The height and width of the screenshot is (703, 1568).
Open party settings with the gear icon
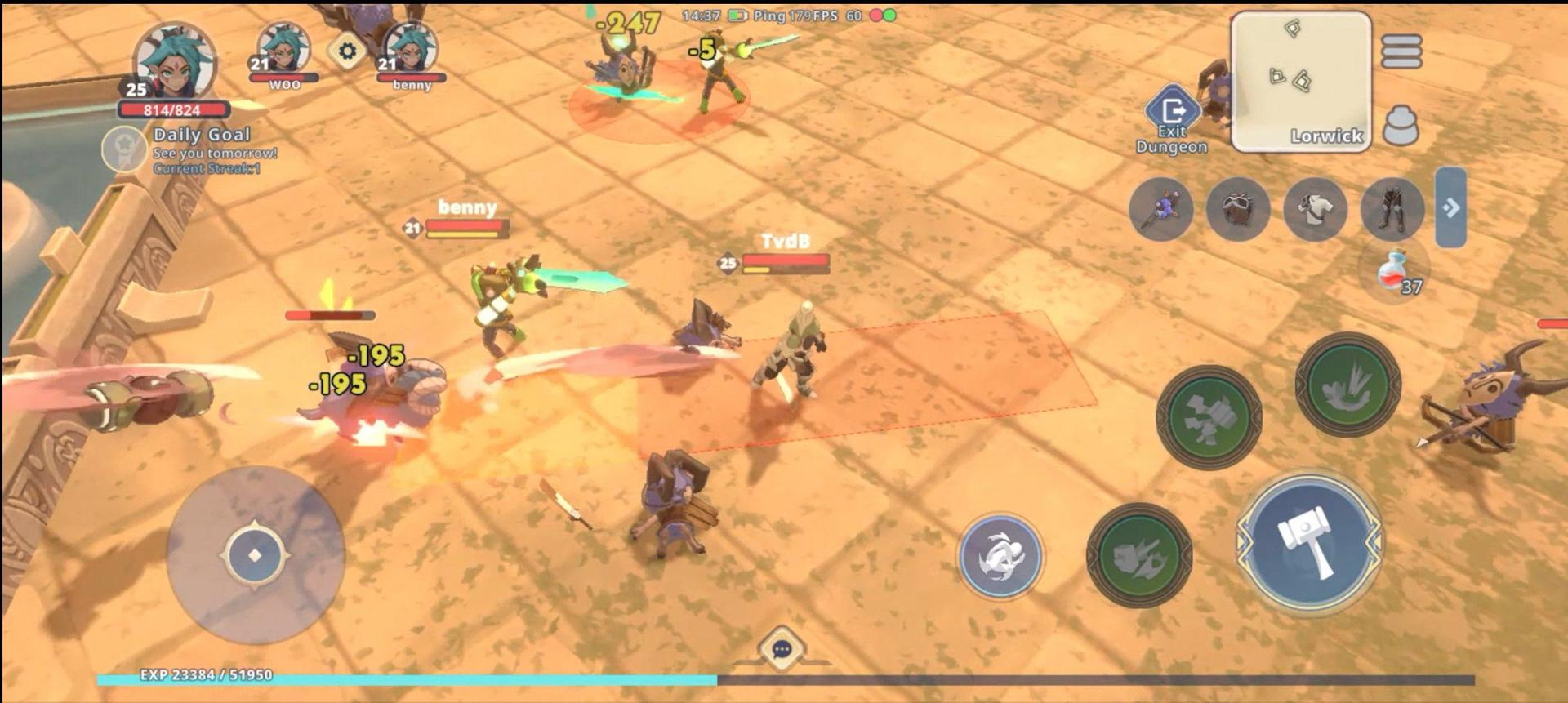(347, 51)
